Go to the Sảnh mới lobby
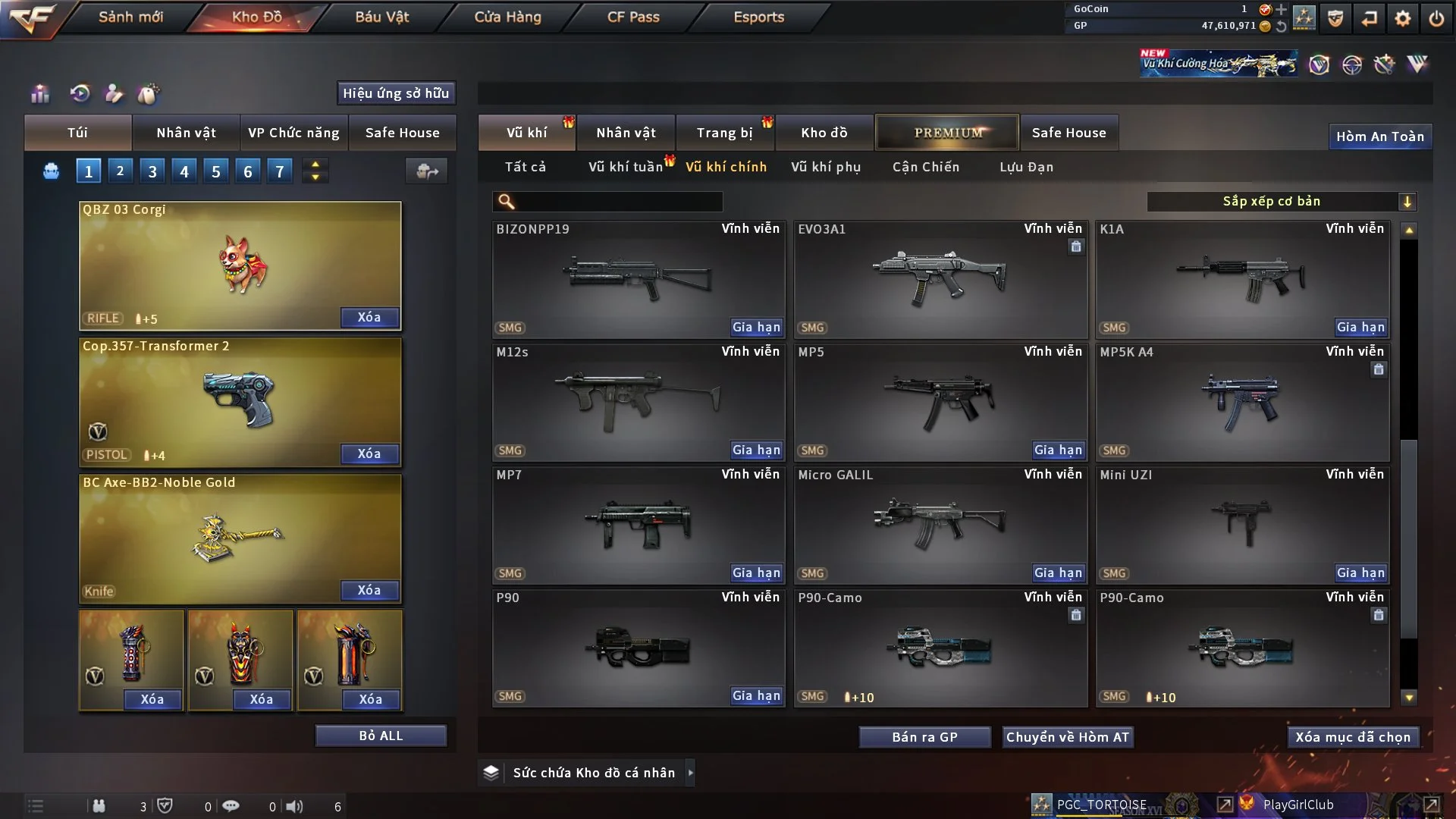The image size is (1456, 819). (x=130, y=17)
